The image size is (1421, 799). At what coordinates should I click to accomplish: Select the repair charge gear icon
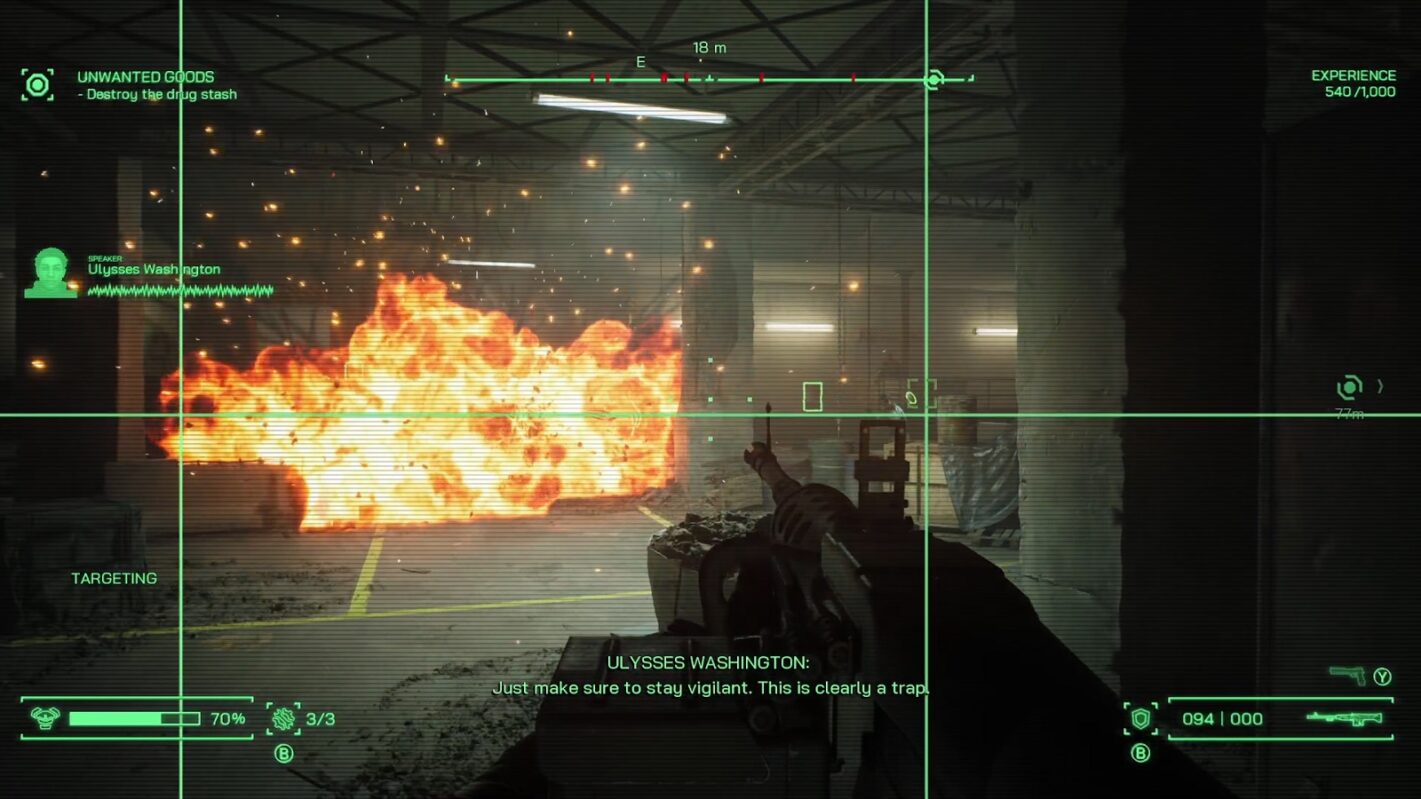coord(284,718)
